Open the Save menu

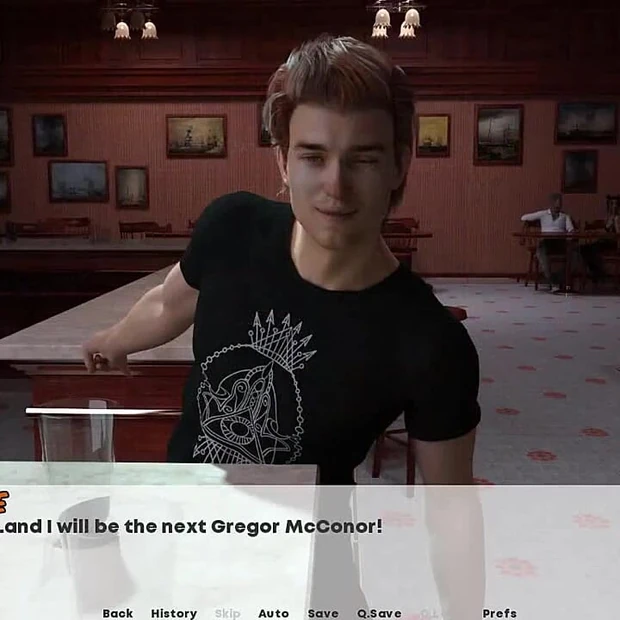click(323, 613)
